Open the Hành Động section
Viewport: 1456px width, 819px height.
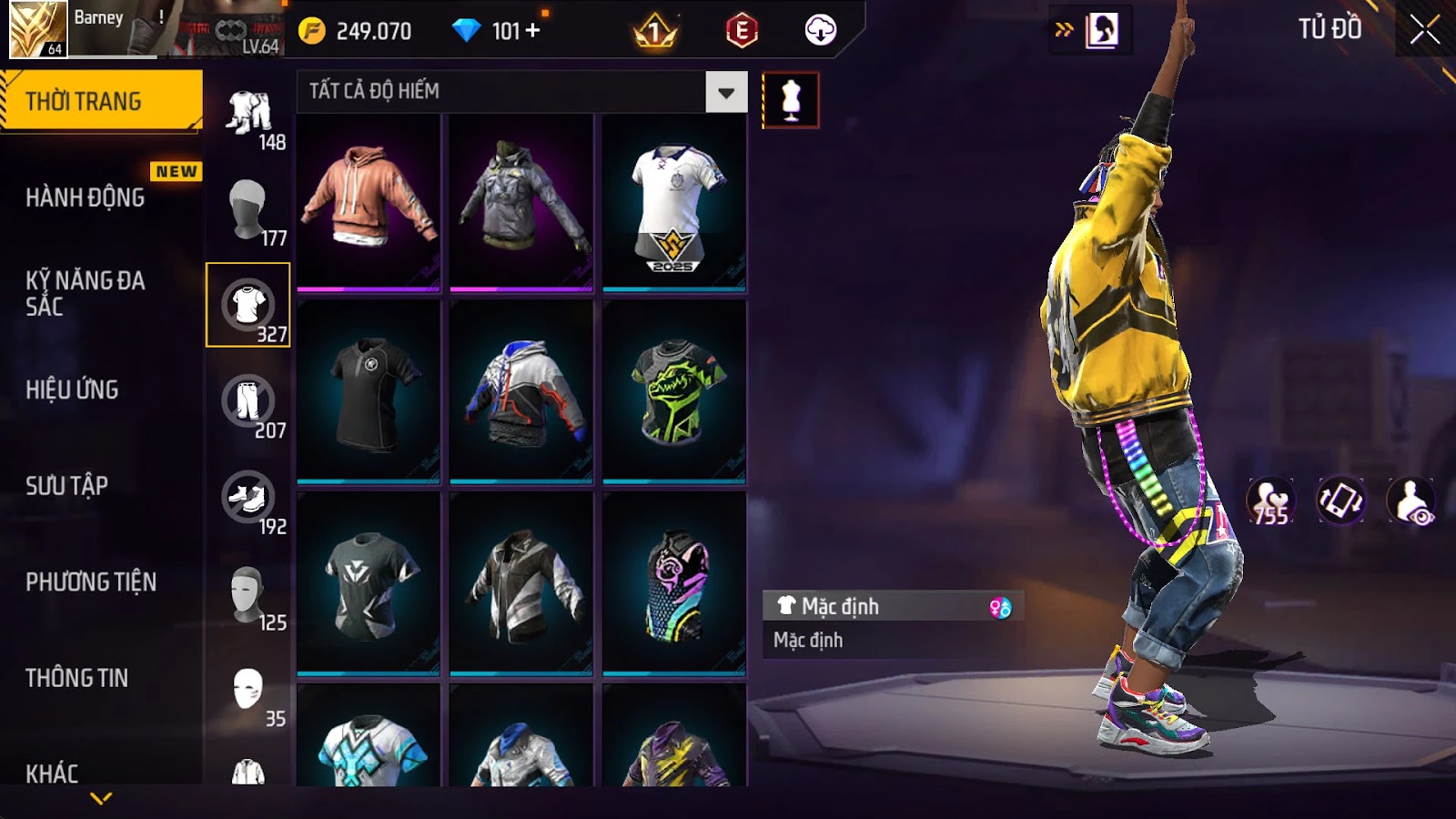coord(86,197)
